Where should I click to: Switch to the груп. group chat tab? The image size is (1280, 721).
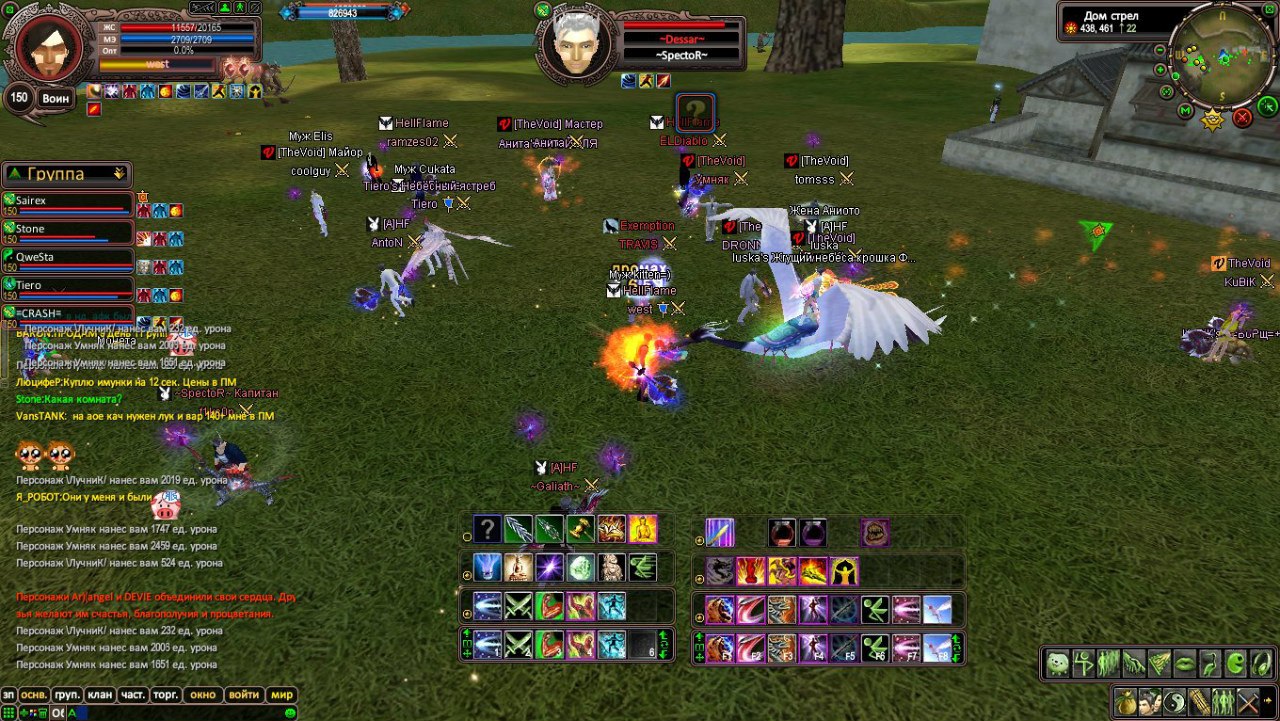tap(67, 695)
